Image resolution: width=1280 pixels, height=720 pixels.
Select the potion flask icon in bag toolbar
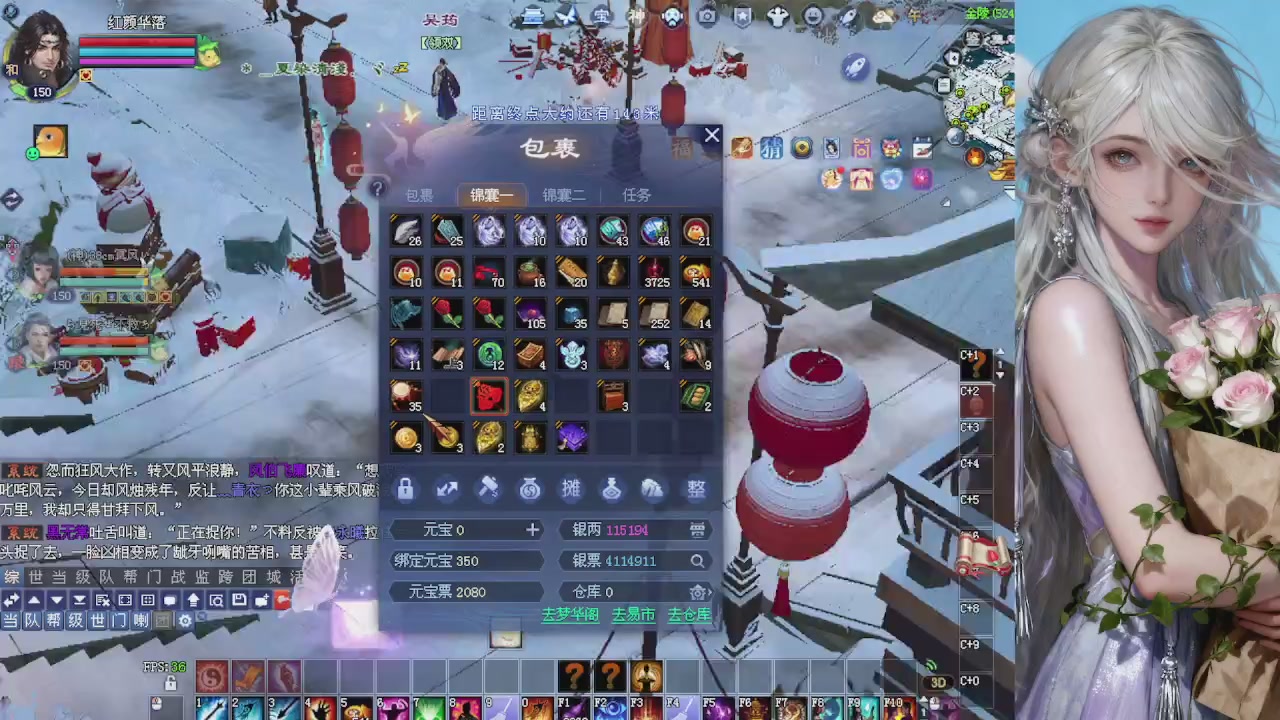pos(611,488)
